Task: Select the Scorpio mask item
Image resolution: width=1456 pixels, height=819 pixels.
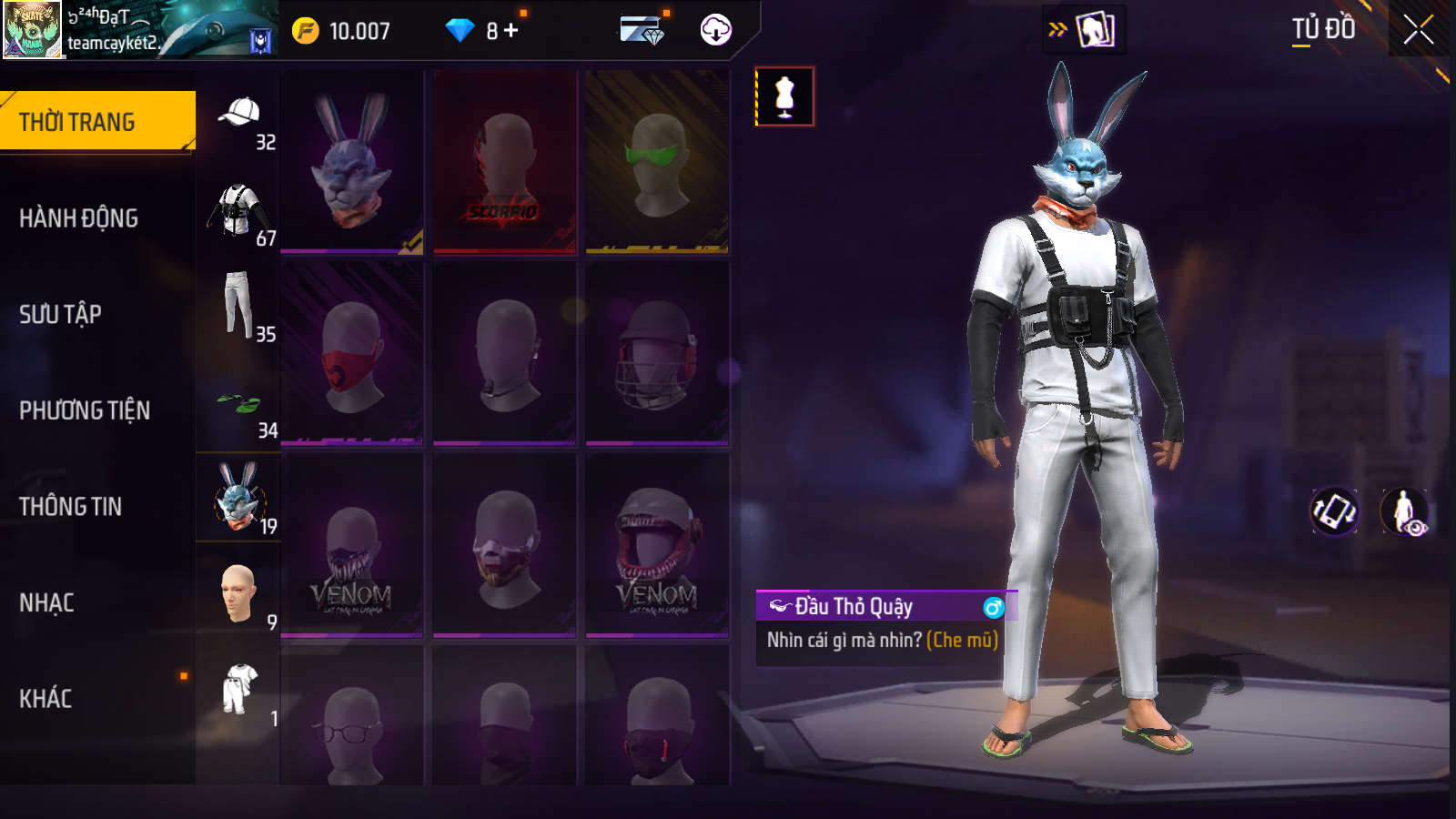Action: click(504, 162)
